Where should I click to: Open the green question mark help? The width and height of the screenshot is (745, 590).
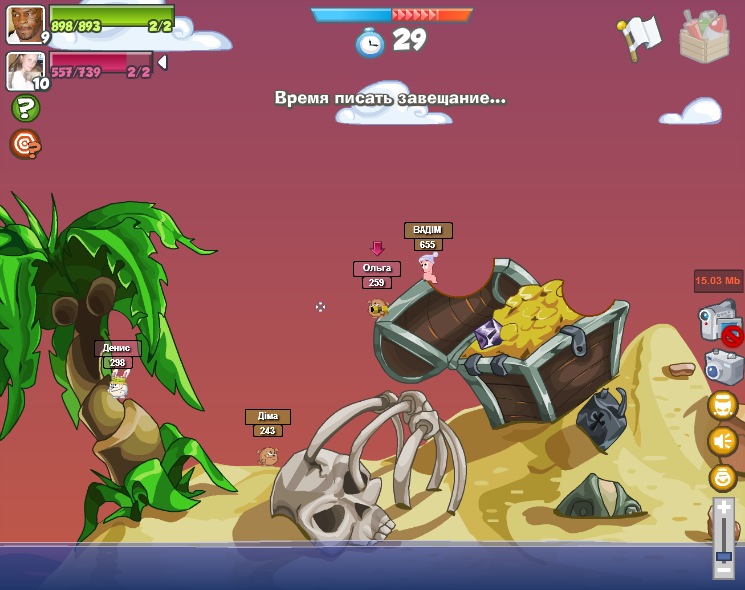point(25,108)
